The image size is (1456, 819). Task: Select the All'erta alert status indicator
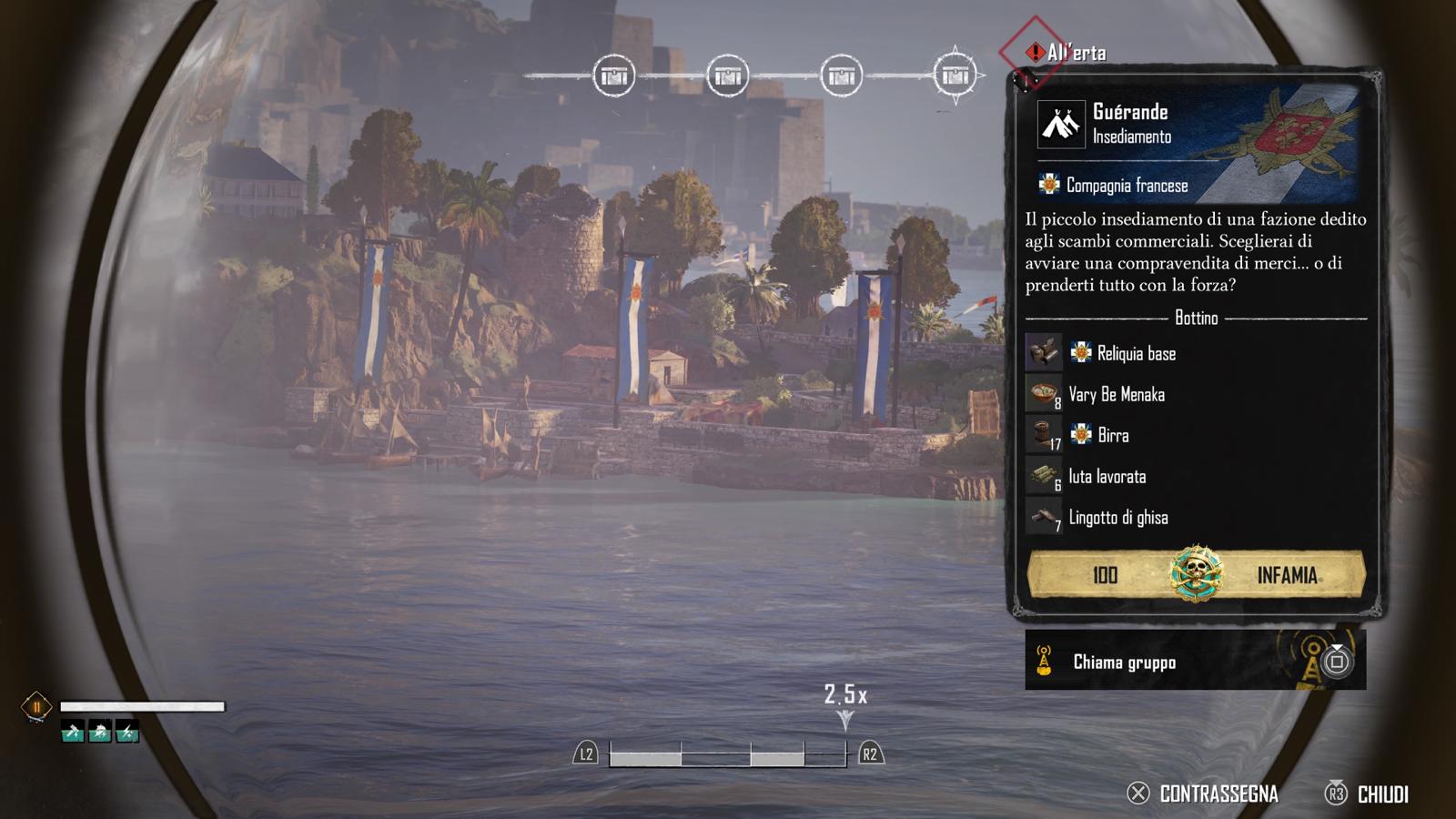click(1065, 53)
